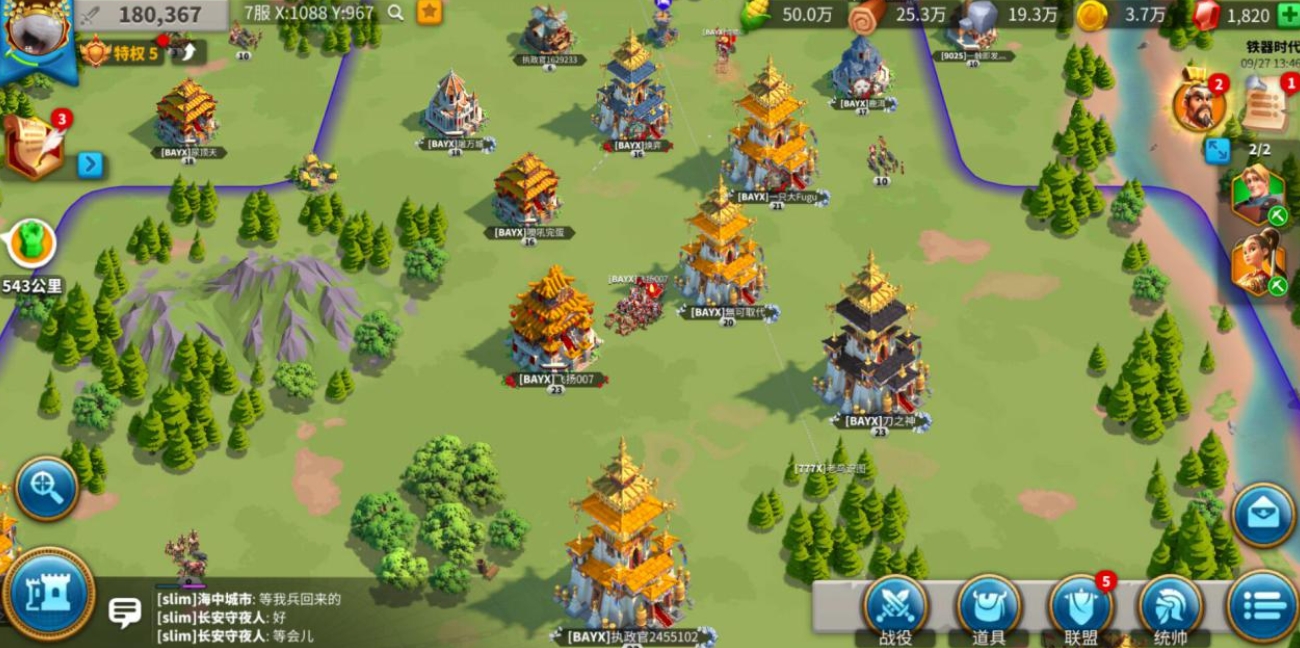Toggle the list menu button
This screenshot has height=648, width=1300.
coord(1262,604)
